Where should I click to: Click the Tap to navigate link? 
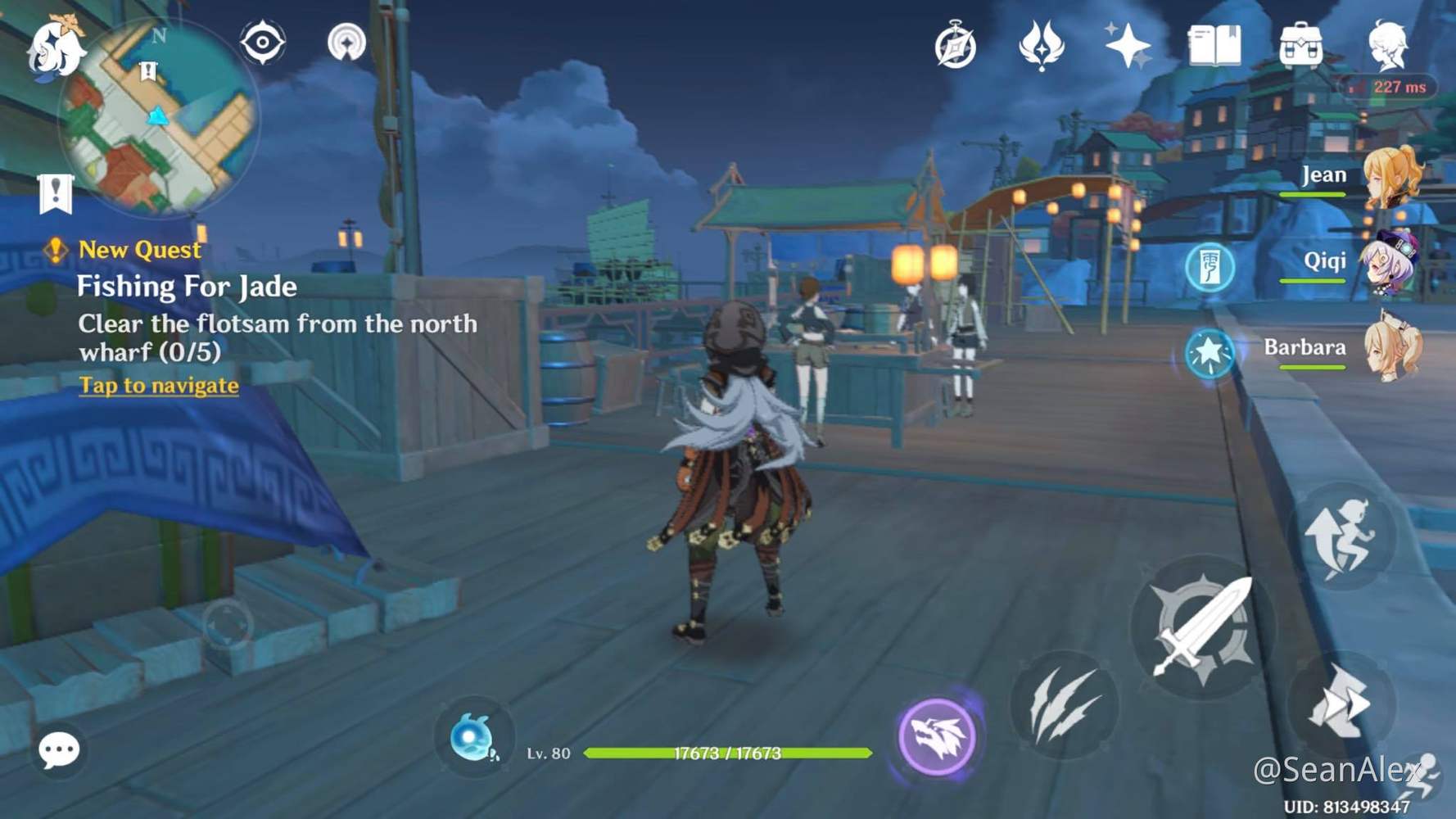pos(158,384)
